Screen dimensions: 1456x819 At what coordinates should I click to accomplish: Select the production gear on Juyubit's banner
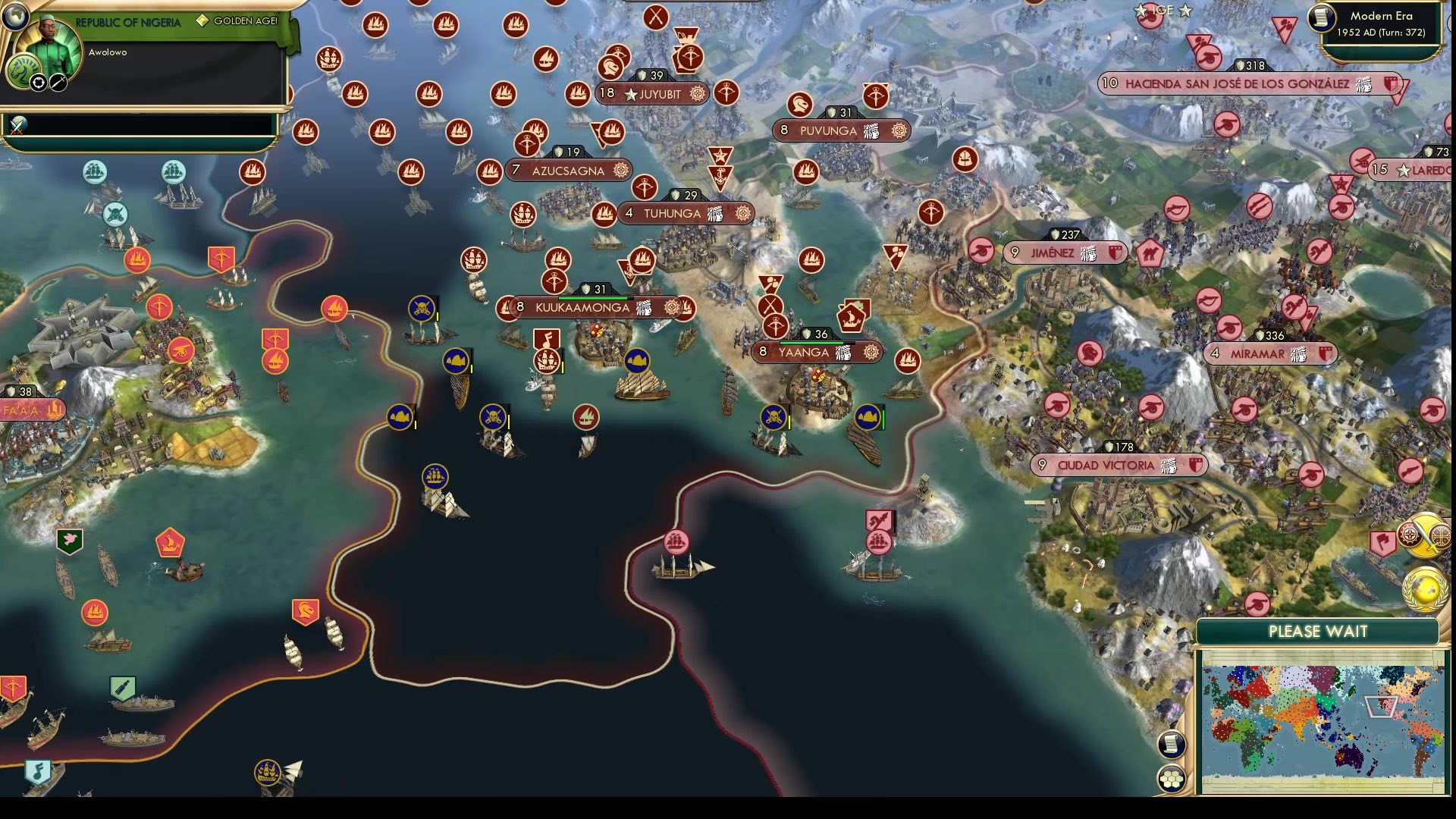[698, 94]
